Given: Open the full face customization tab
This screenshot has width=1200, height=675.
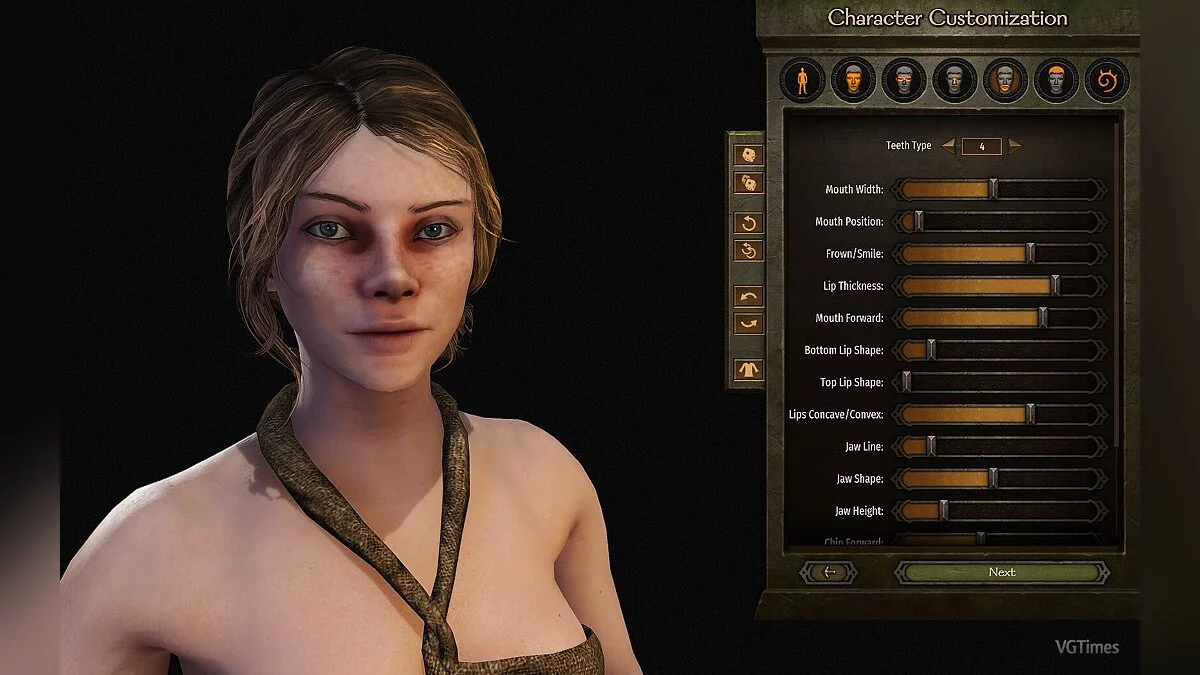Looking at the screenshot, I should click(853, 81).
